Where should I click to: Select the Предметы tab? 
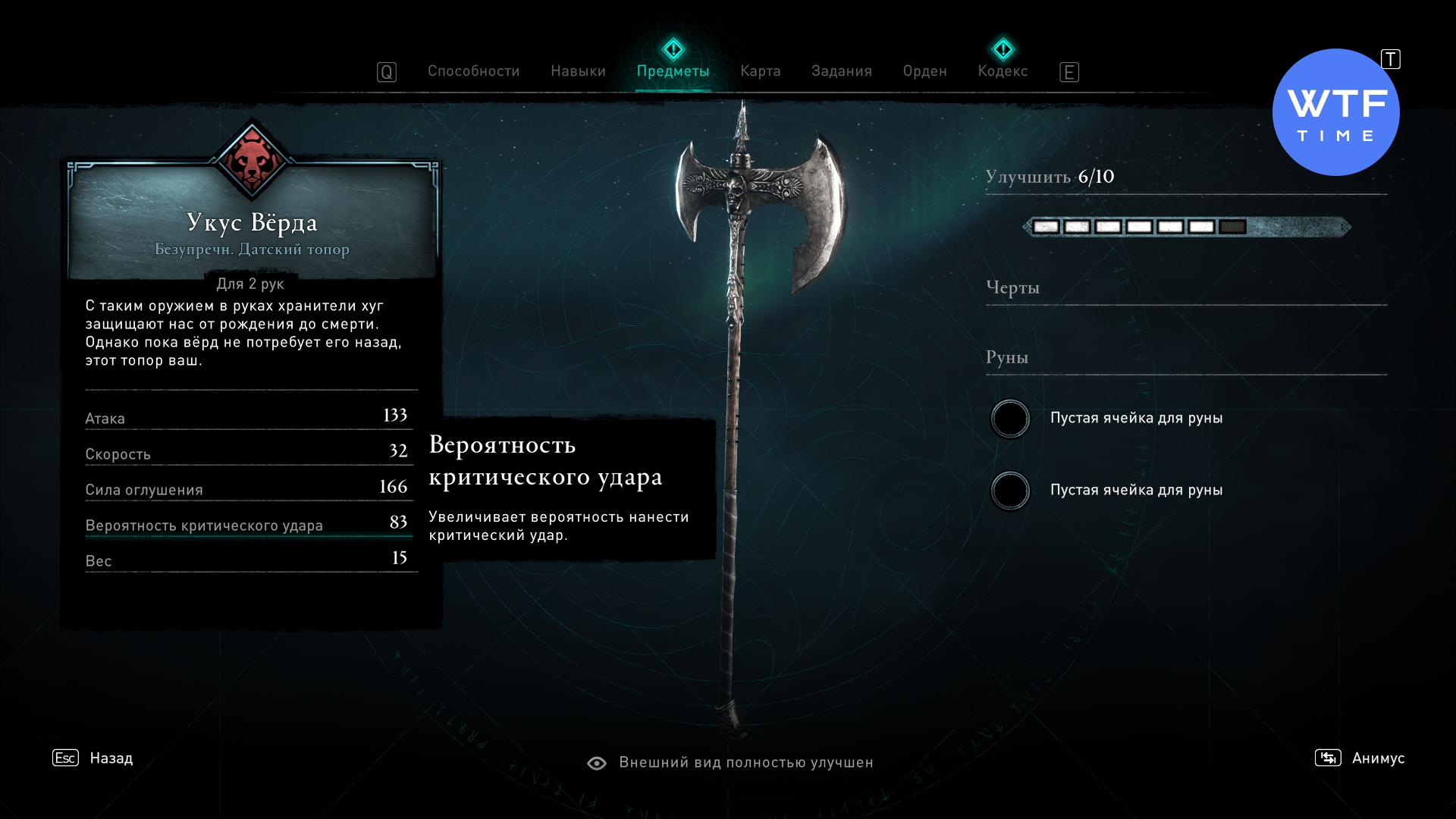673,71
